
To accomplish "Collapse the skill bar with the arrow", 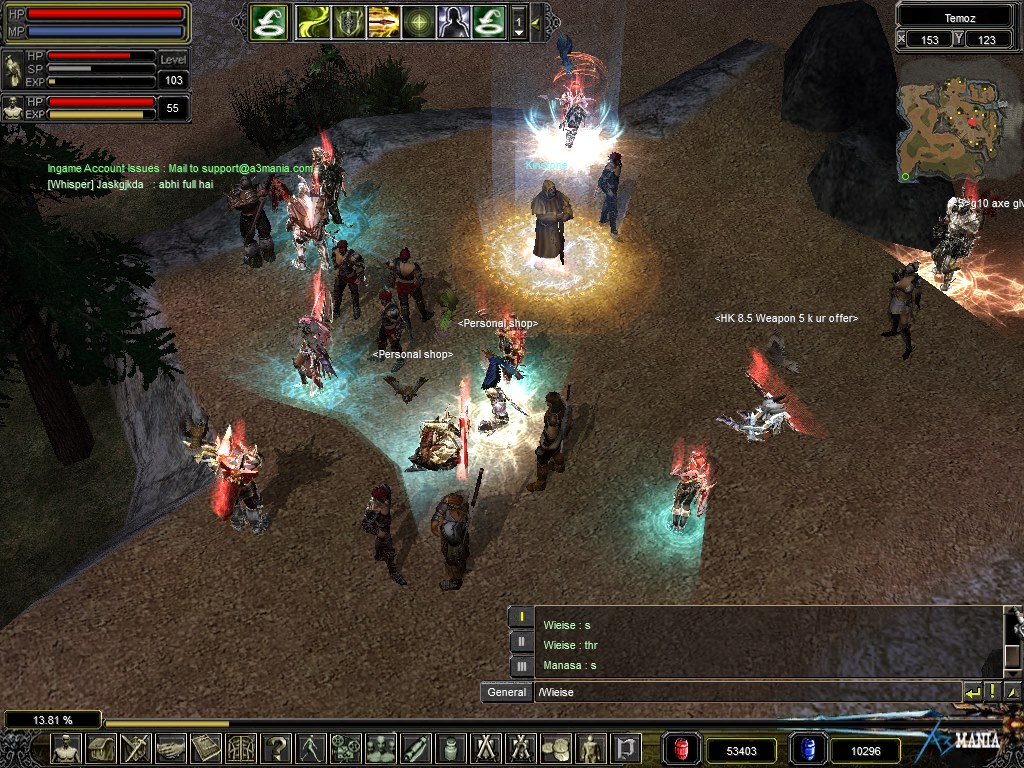I will pos(537,21).
